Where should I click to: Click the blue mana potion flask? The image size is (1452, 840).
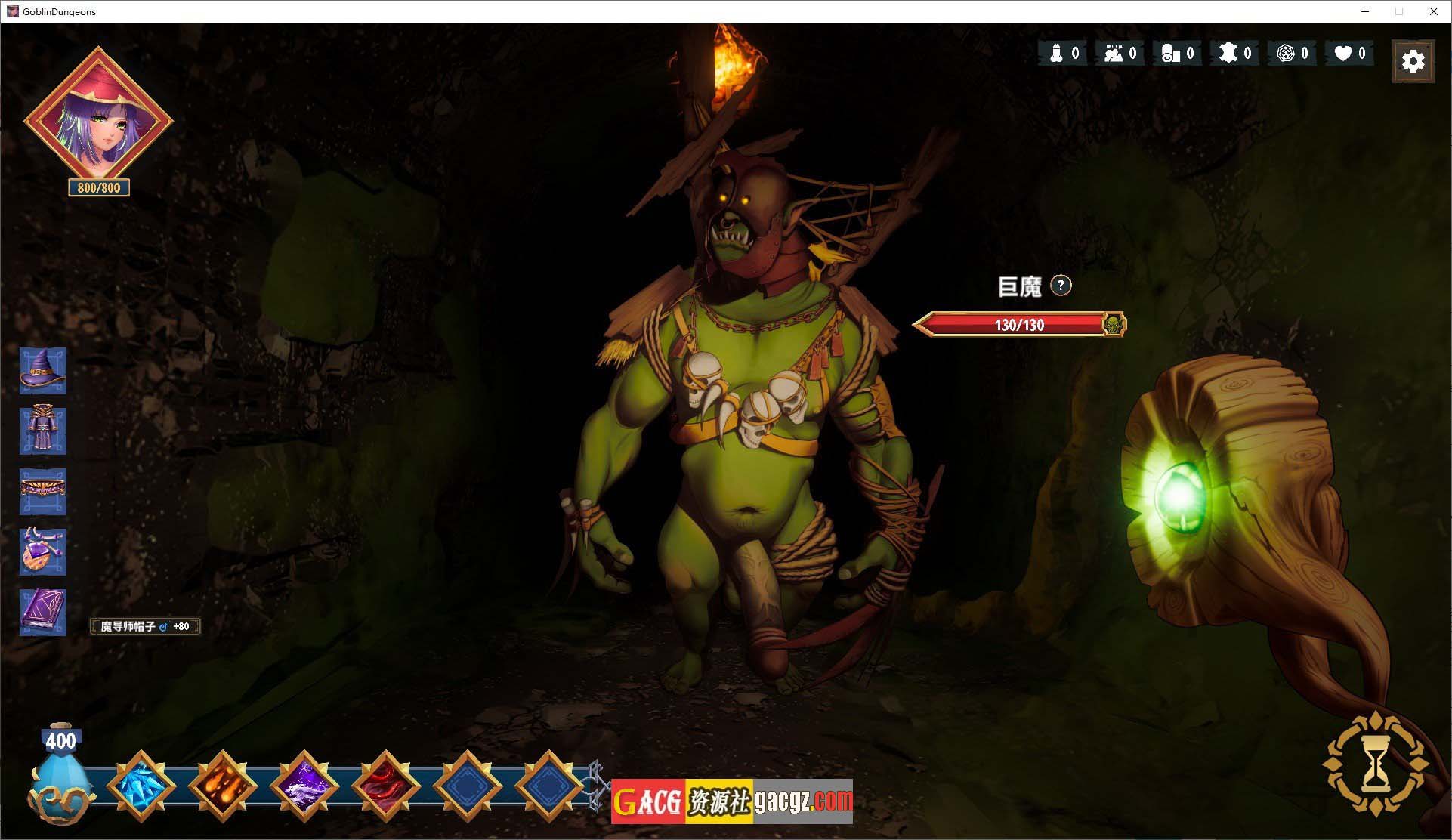[x=60, y=778]
